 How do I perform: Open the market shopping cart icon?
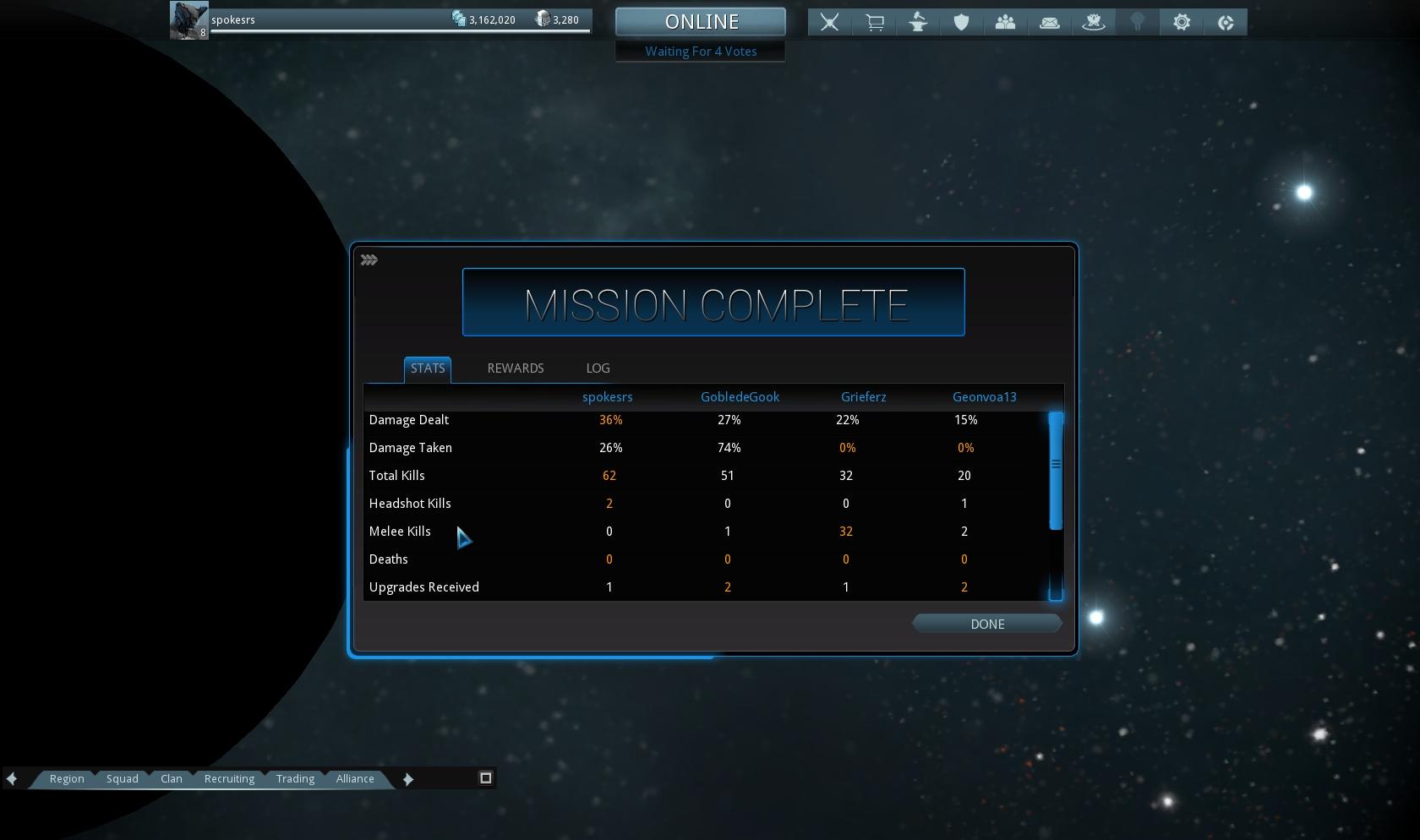[874, 23]
